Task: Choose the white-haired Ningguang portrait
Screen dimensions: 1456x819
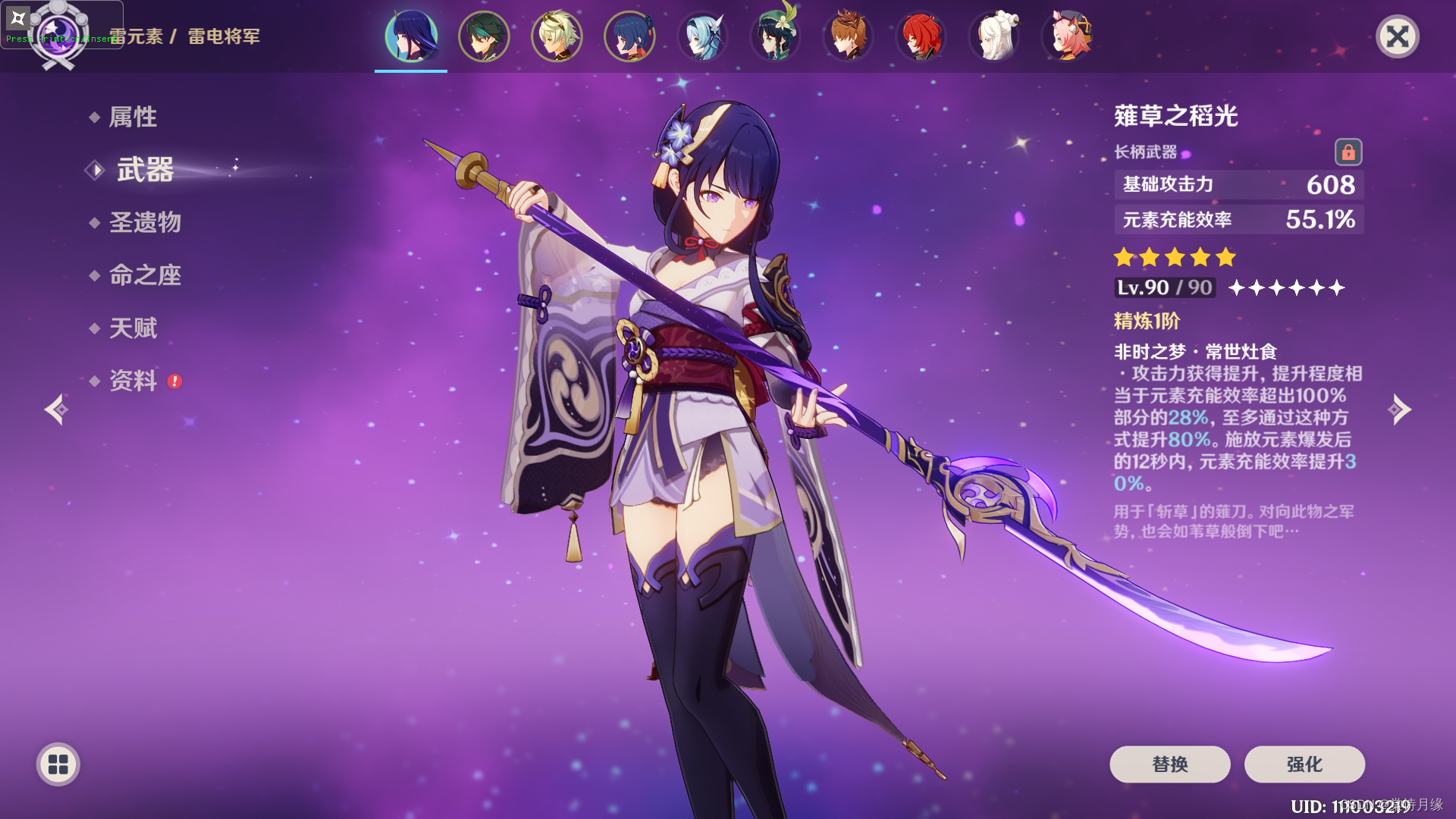Action: [x=993, y=36]
